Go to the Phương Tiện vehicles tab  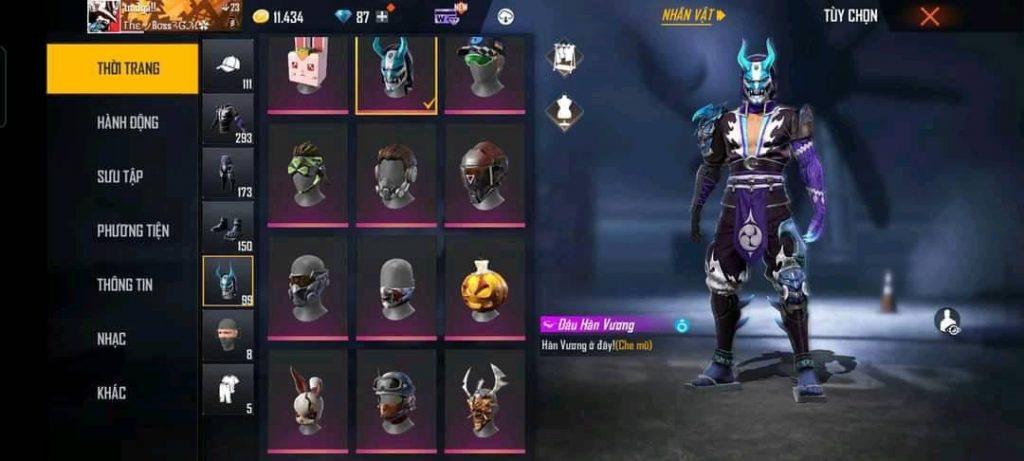(x=132, y=231)
